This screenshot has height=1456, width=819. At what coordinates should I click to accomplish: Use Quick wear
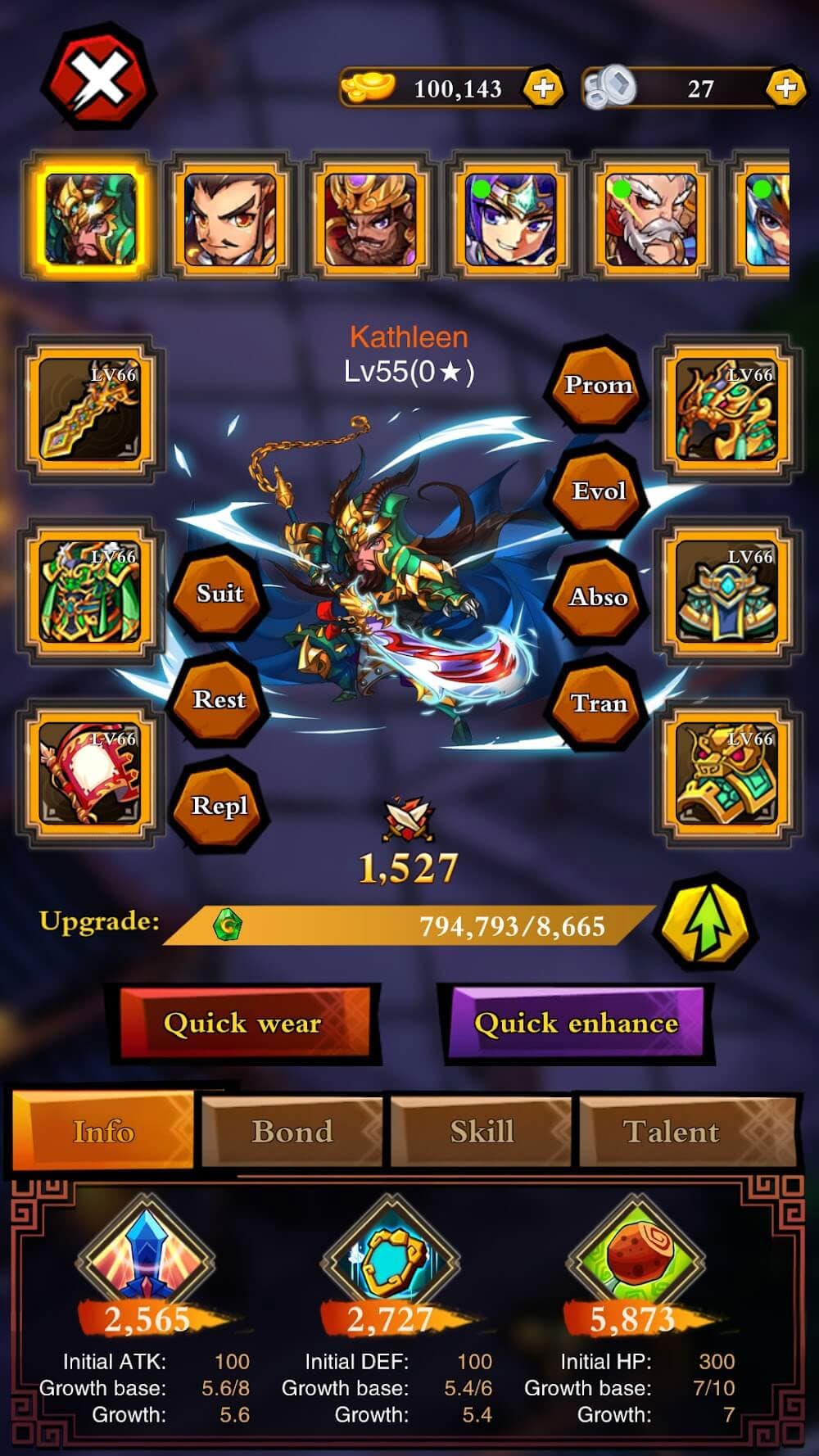(243, 1024)
